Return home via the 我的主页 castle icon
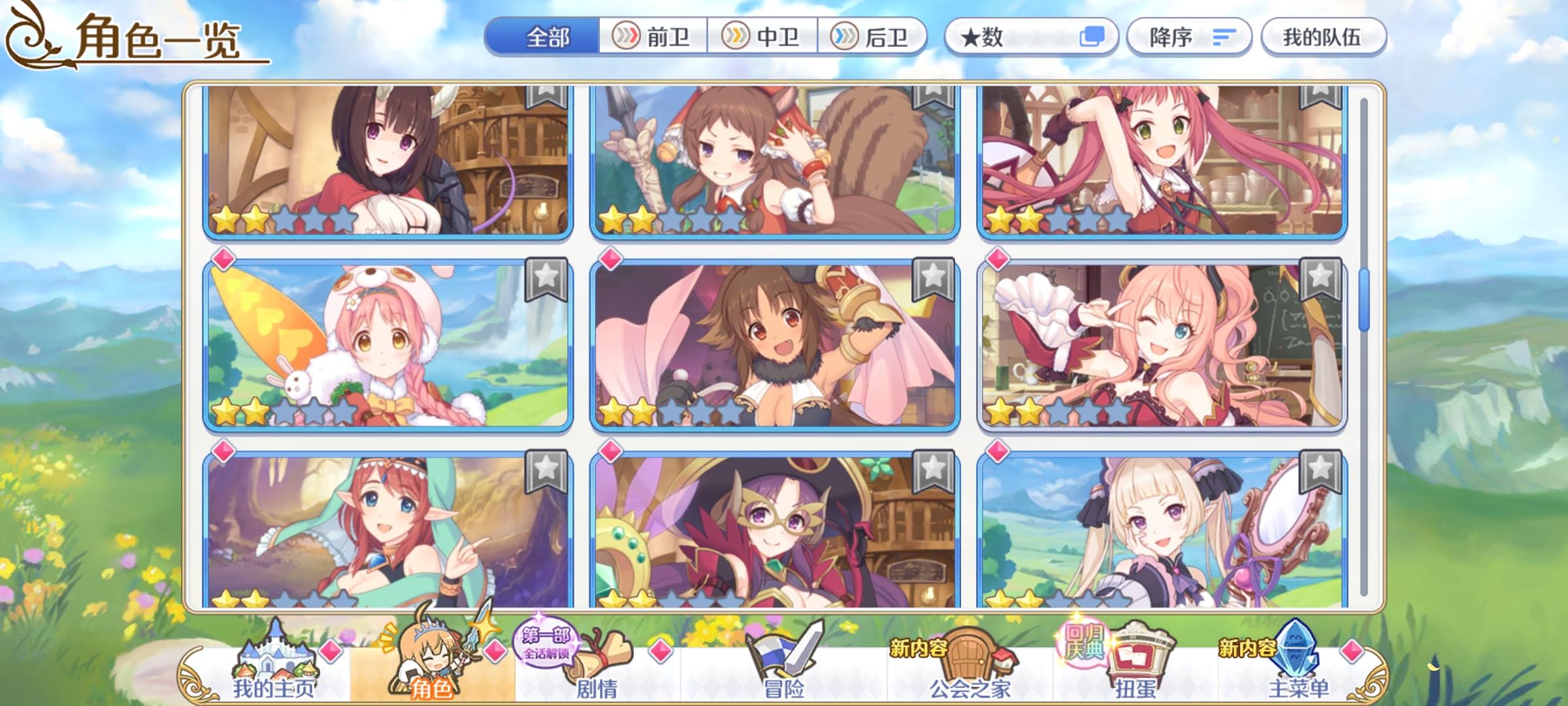 pos(275,657)
